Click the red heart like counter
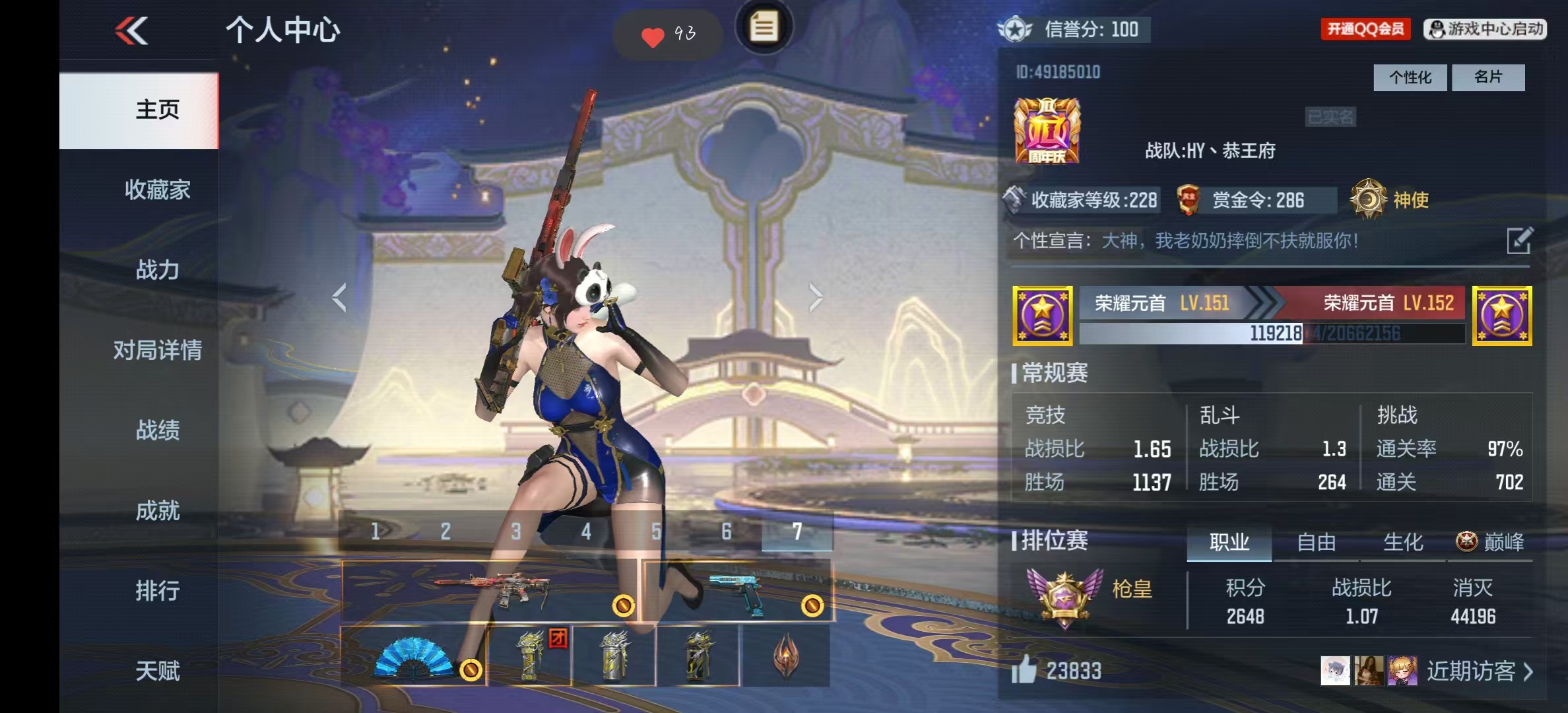This screenshot has width=1568, height=713. (667, 34)
